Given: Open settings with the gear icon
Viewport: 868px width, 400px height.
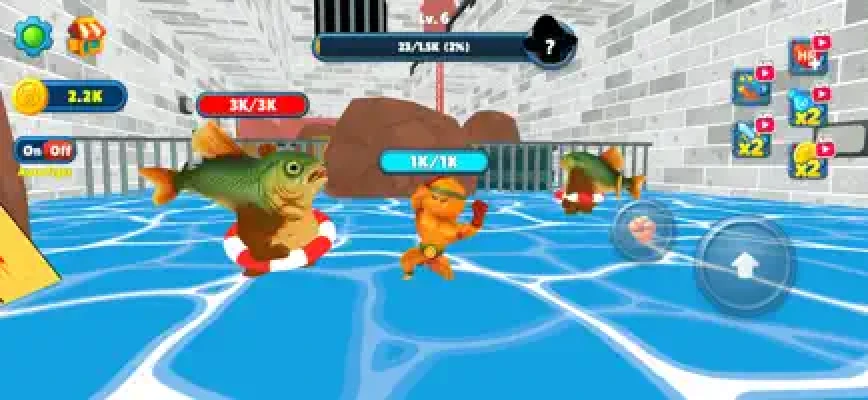Looking at the screenshot, I should (34, 37).
